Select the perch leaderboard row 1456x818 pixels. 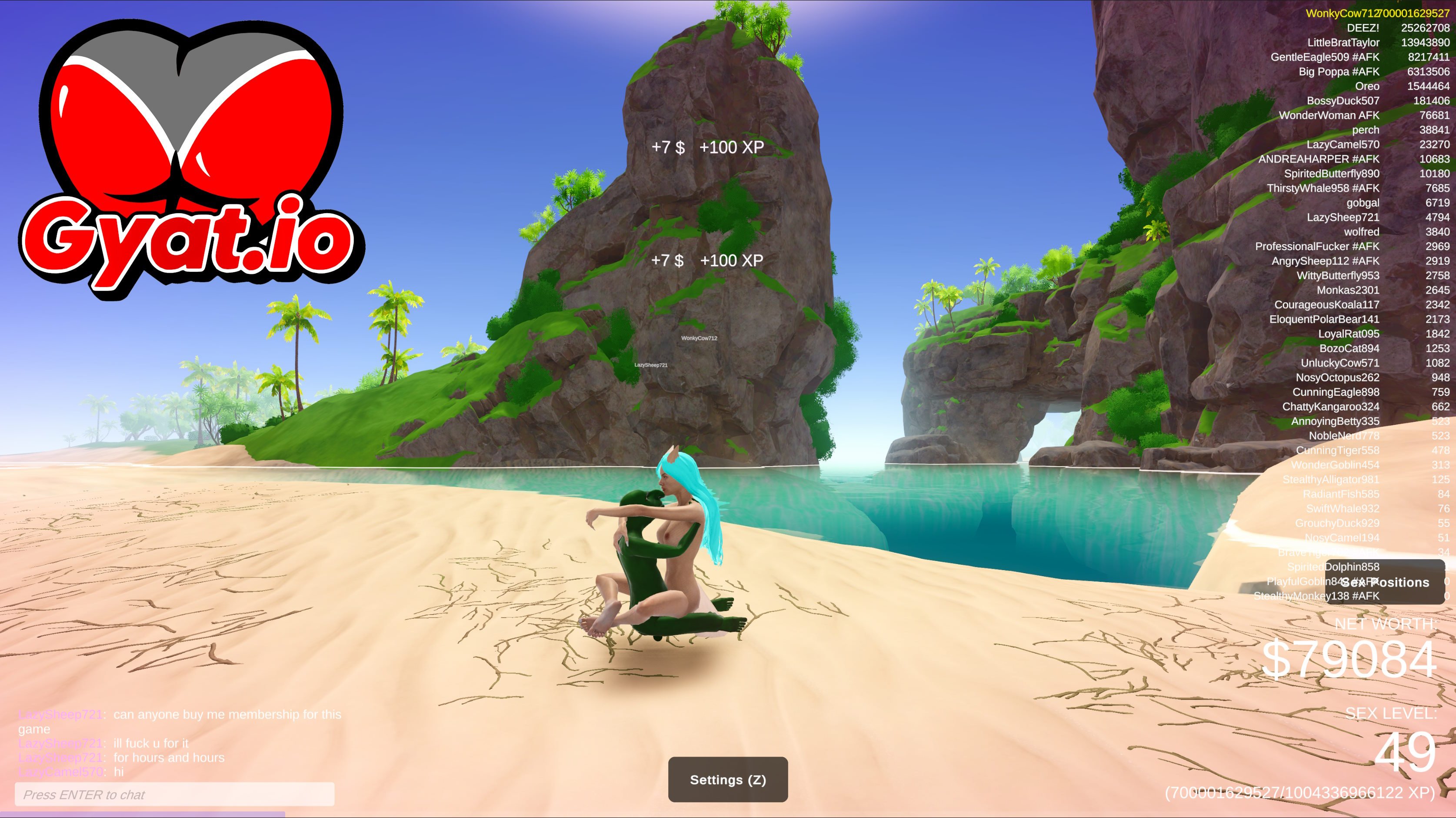[1365, 130]
